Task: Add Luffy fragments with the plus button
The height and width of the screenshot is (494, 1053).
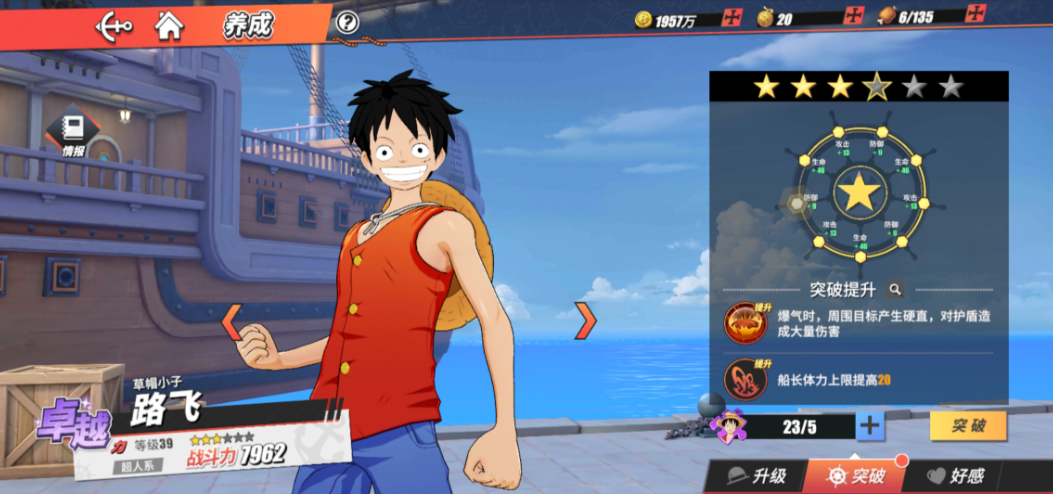Action: coord(870,425)
